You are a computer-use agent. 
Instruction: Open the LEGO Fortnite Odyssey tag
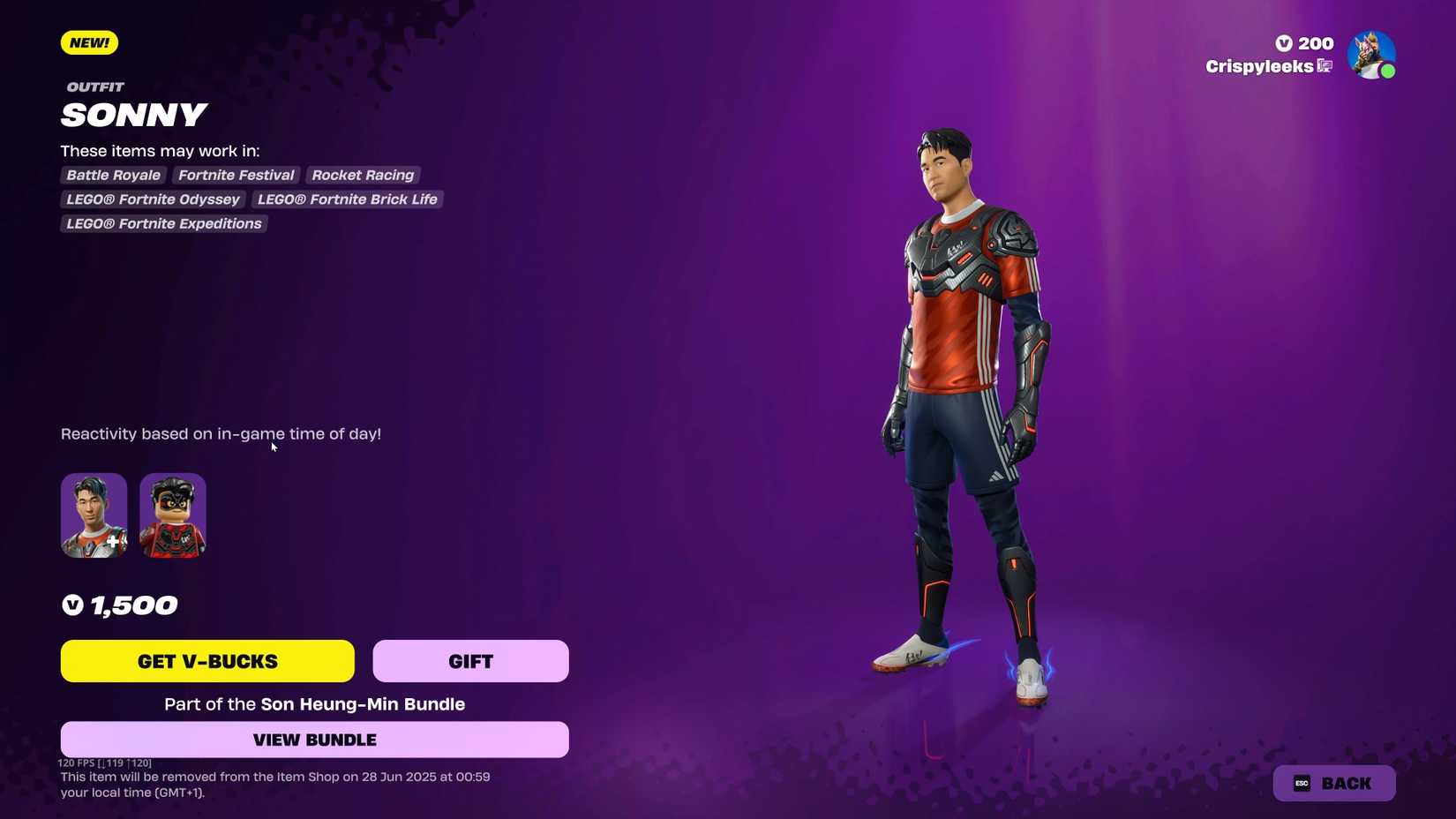[x=152, y=199]
